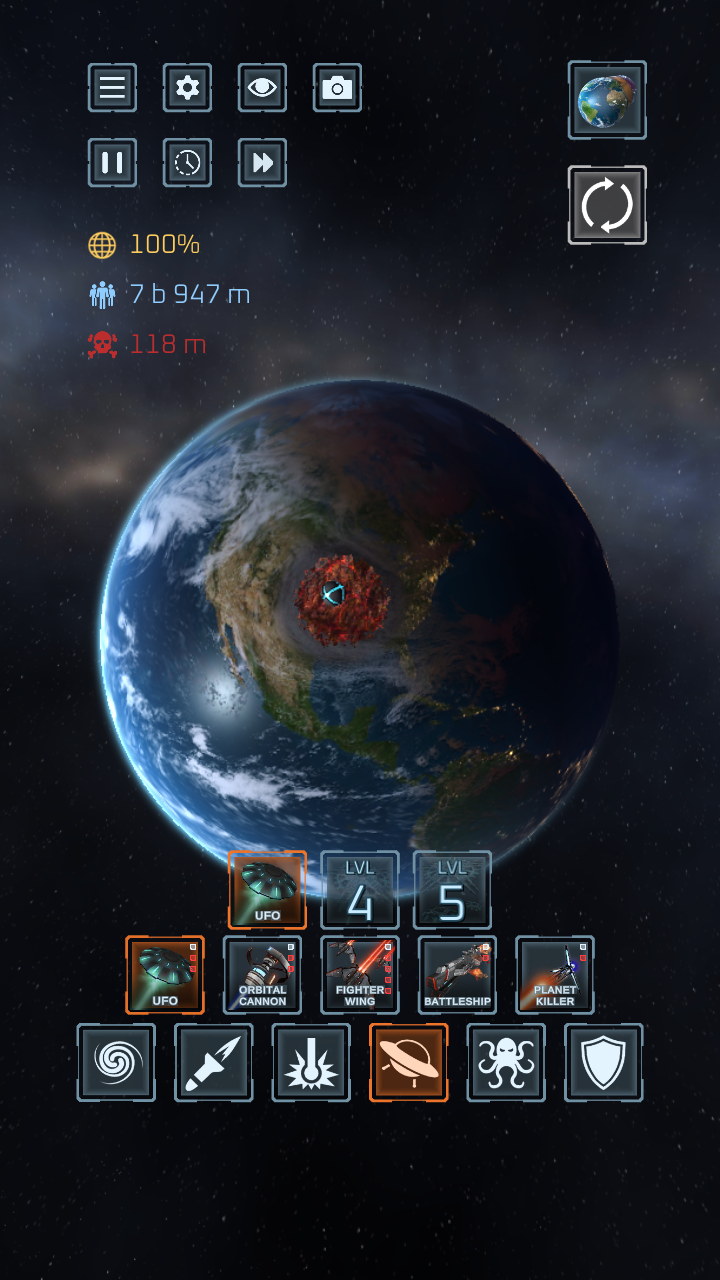This screenshot has height=1280, width=720.
Task: Fast forward the simulation
Action: coord(262,163)
